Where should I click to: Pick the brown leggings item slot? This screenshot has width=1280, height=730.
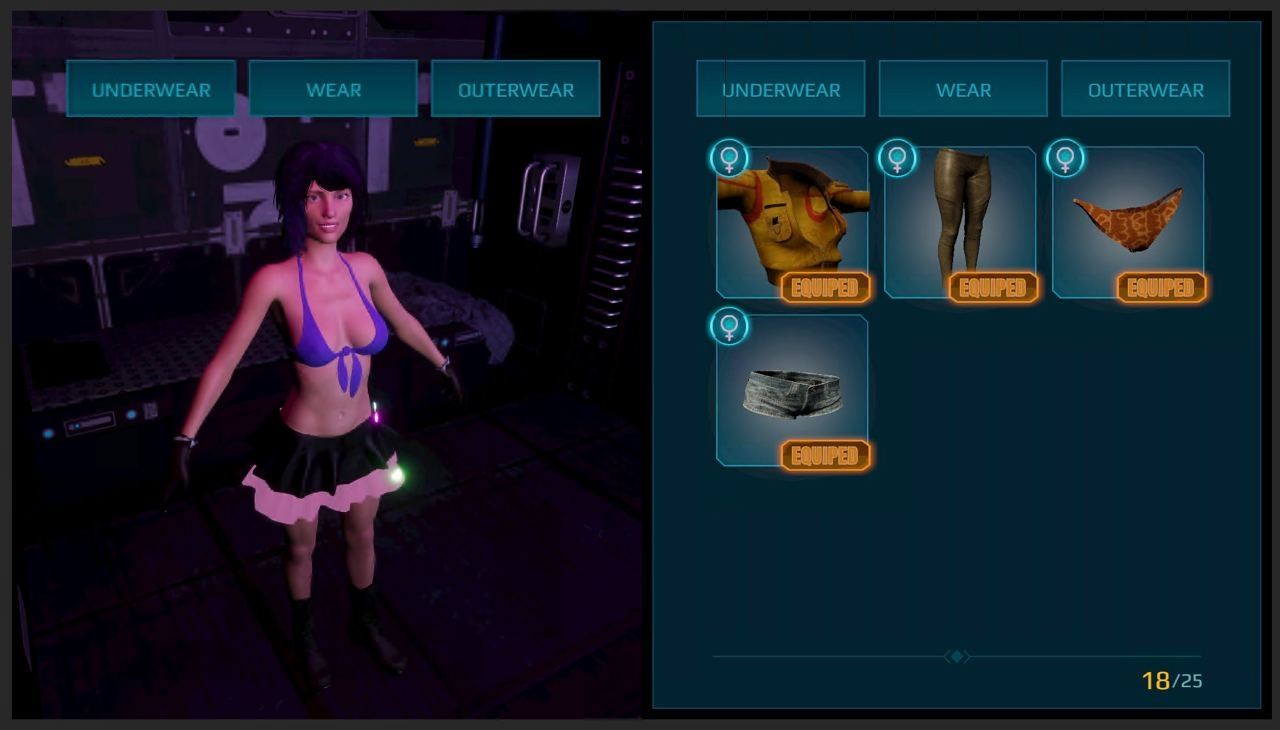click(960, 222)
